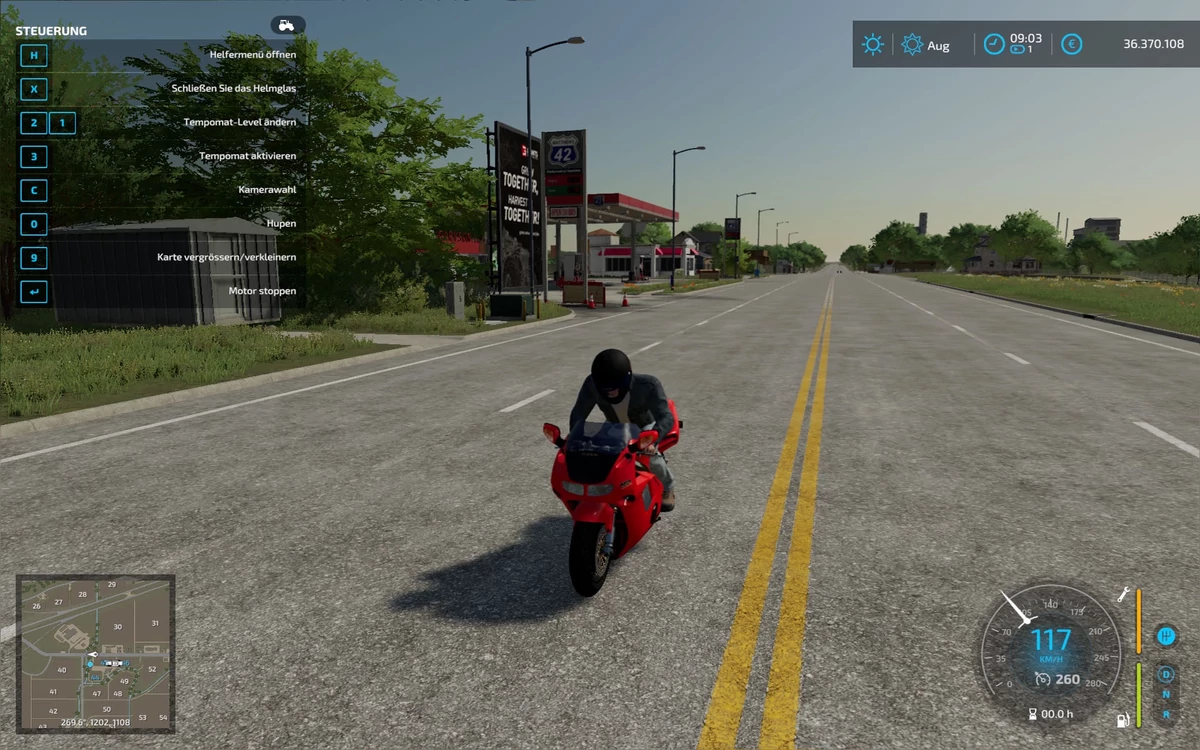Image resolution: width=1200 pixels, height=750 pixels.
Task: Select the tractor icon above the controls list
Action: (287, 25)
